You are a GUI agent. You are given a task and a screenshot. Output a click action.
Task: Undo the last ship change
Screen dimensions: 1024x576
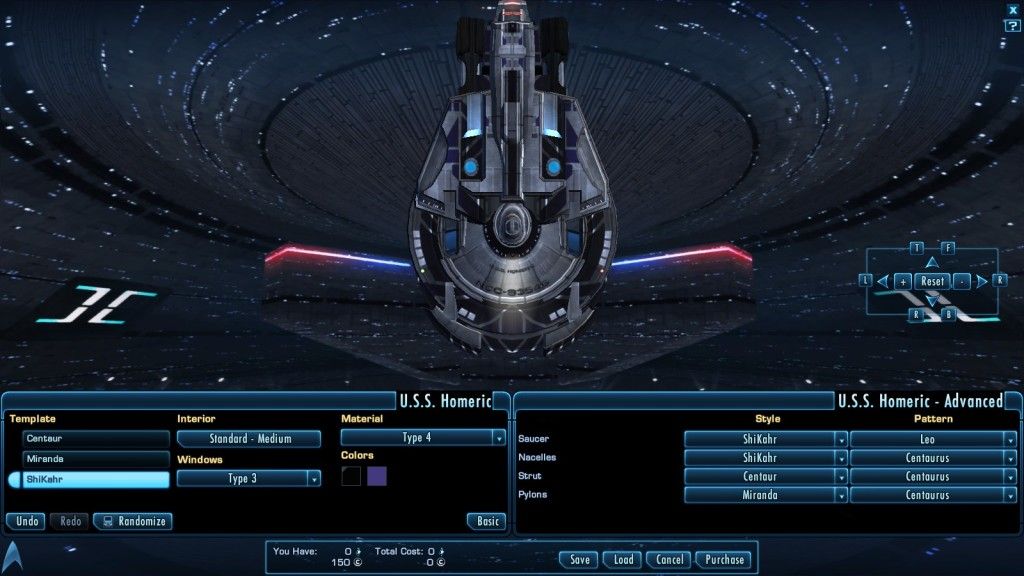click(x=27, y=521)
